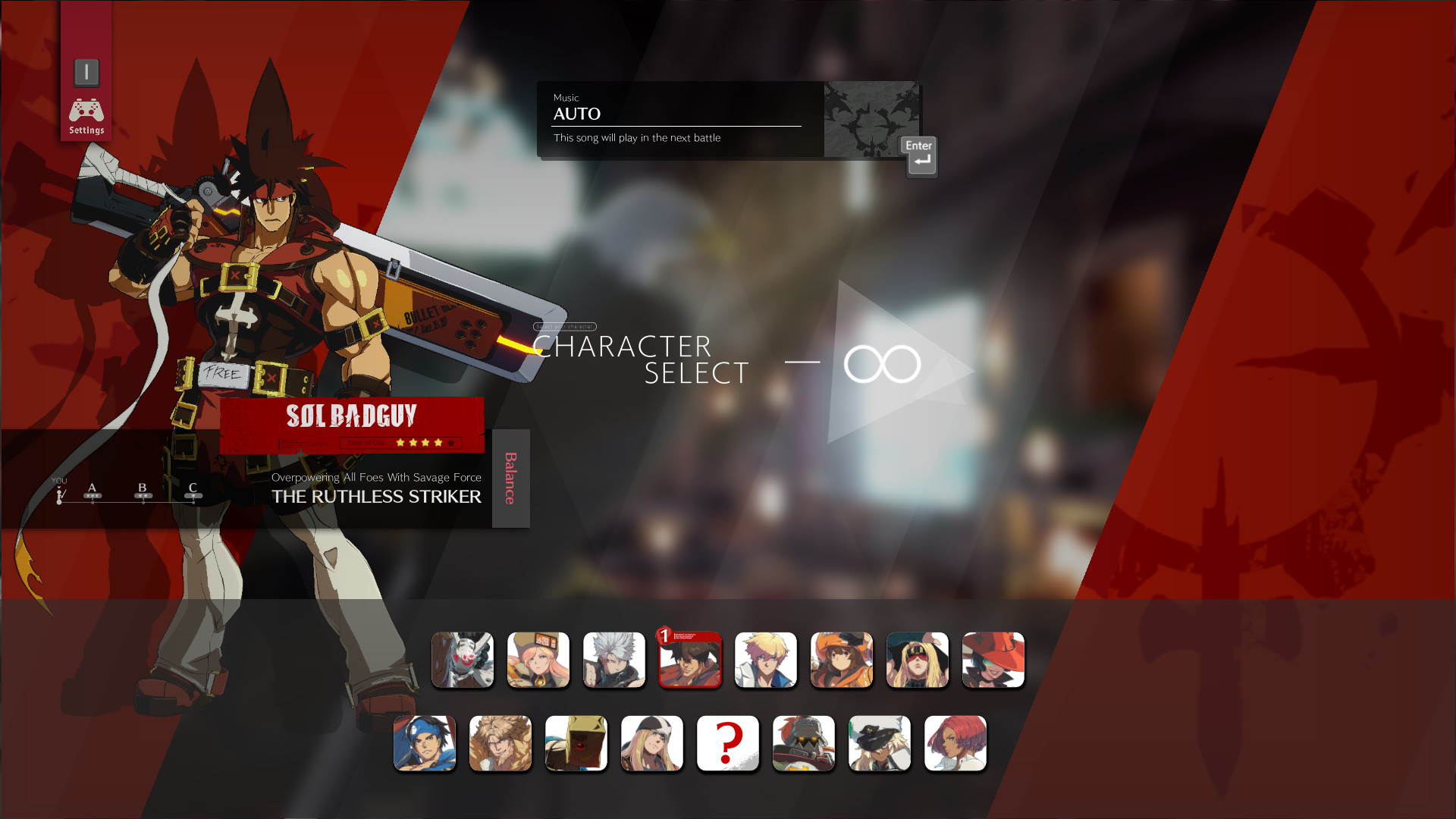Screen dimensions: 1456x819
Task: Select Sol Badguy's highlighted portrait
Action: pos(690,660)
